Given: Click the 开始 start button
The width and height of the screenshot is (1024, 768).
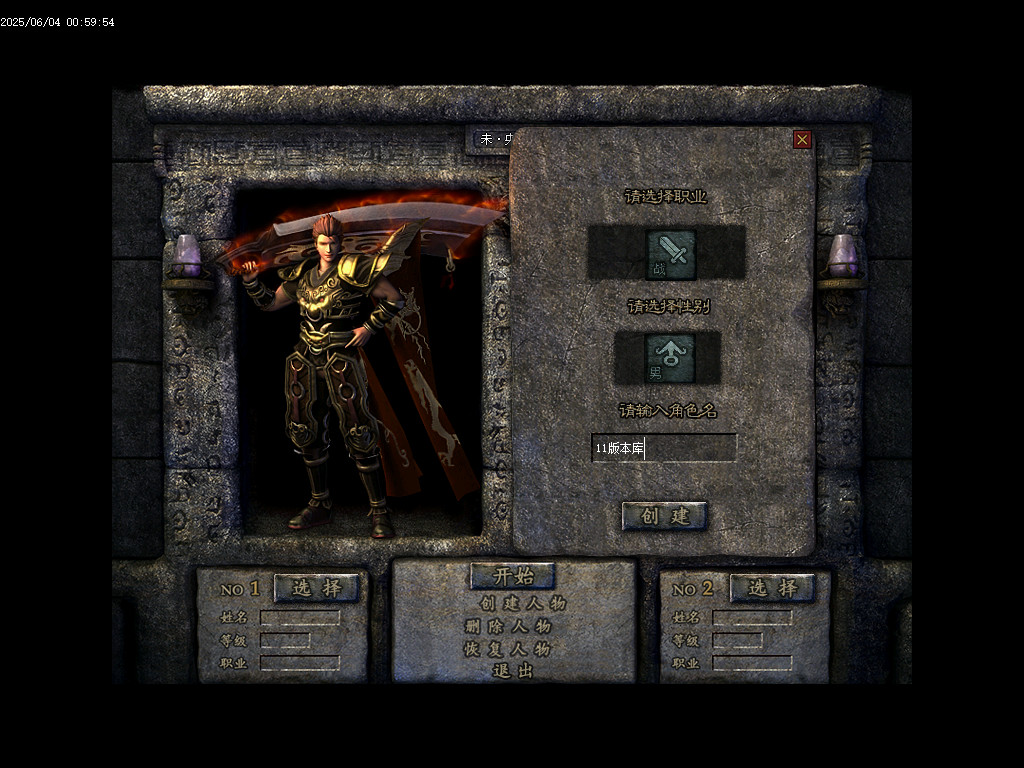Looking at the screenshot, I should click(512, 576).
